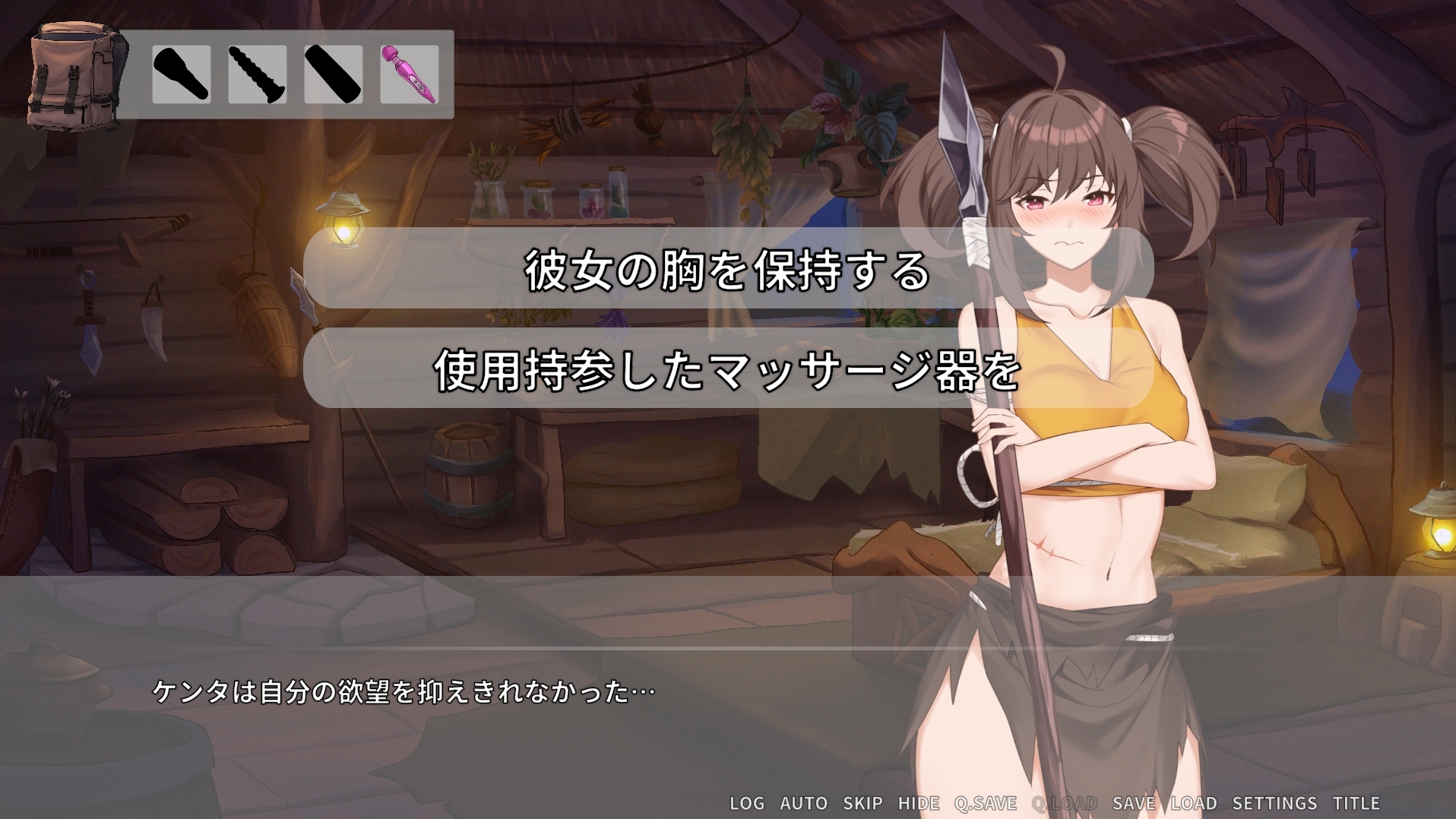This screenshot has width=1456, height=819.
Task: Enable AUTO text advance mode
Action: click(802, 803)
